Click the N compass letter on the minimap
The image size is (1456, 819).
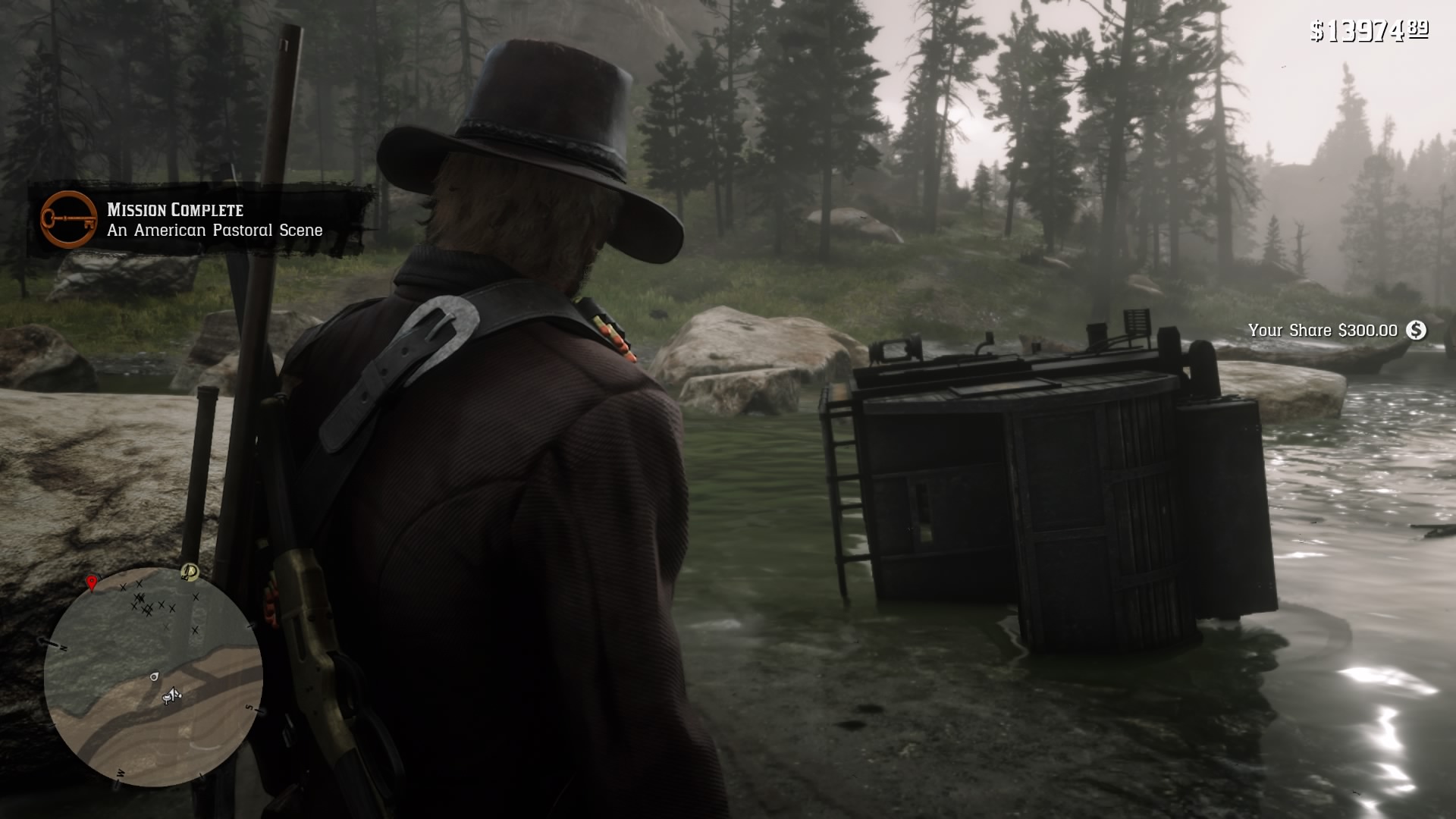[62, 647]
